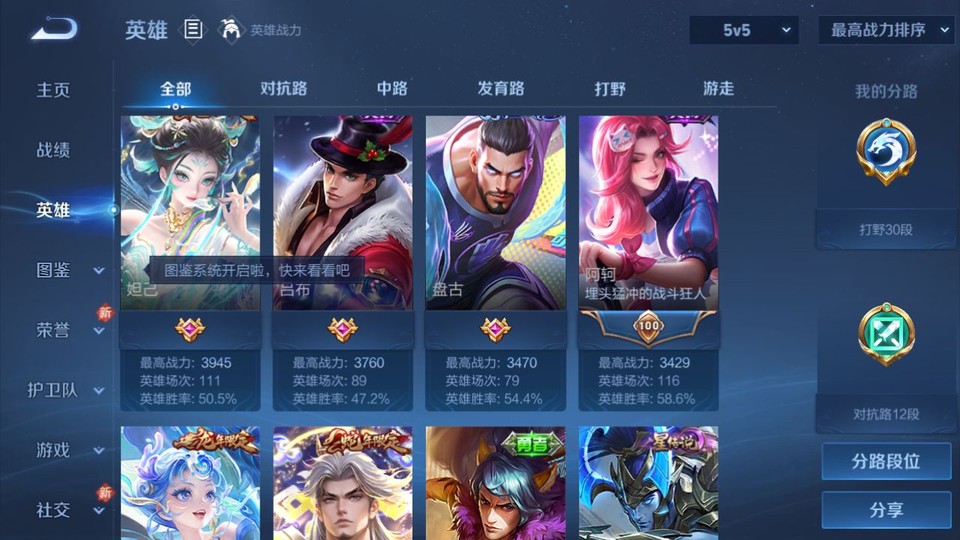The width and height of the screenshot is (960, 540).
Task: Choose the 阿轲 hero card
Action: point(648,230)
